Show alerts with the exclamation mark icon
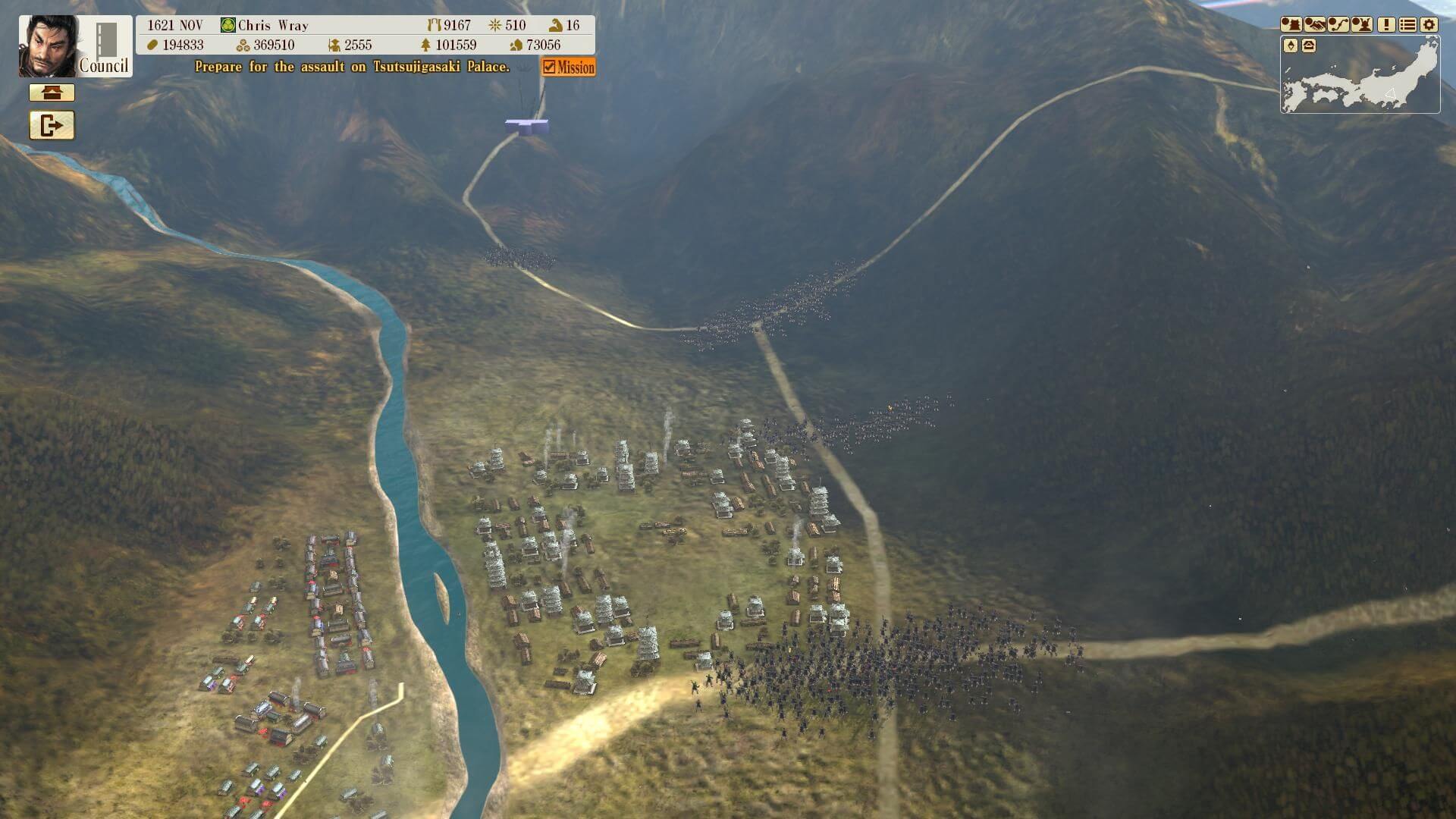 tap(1386, 24)
